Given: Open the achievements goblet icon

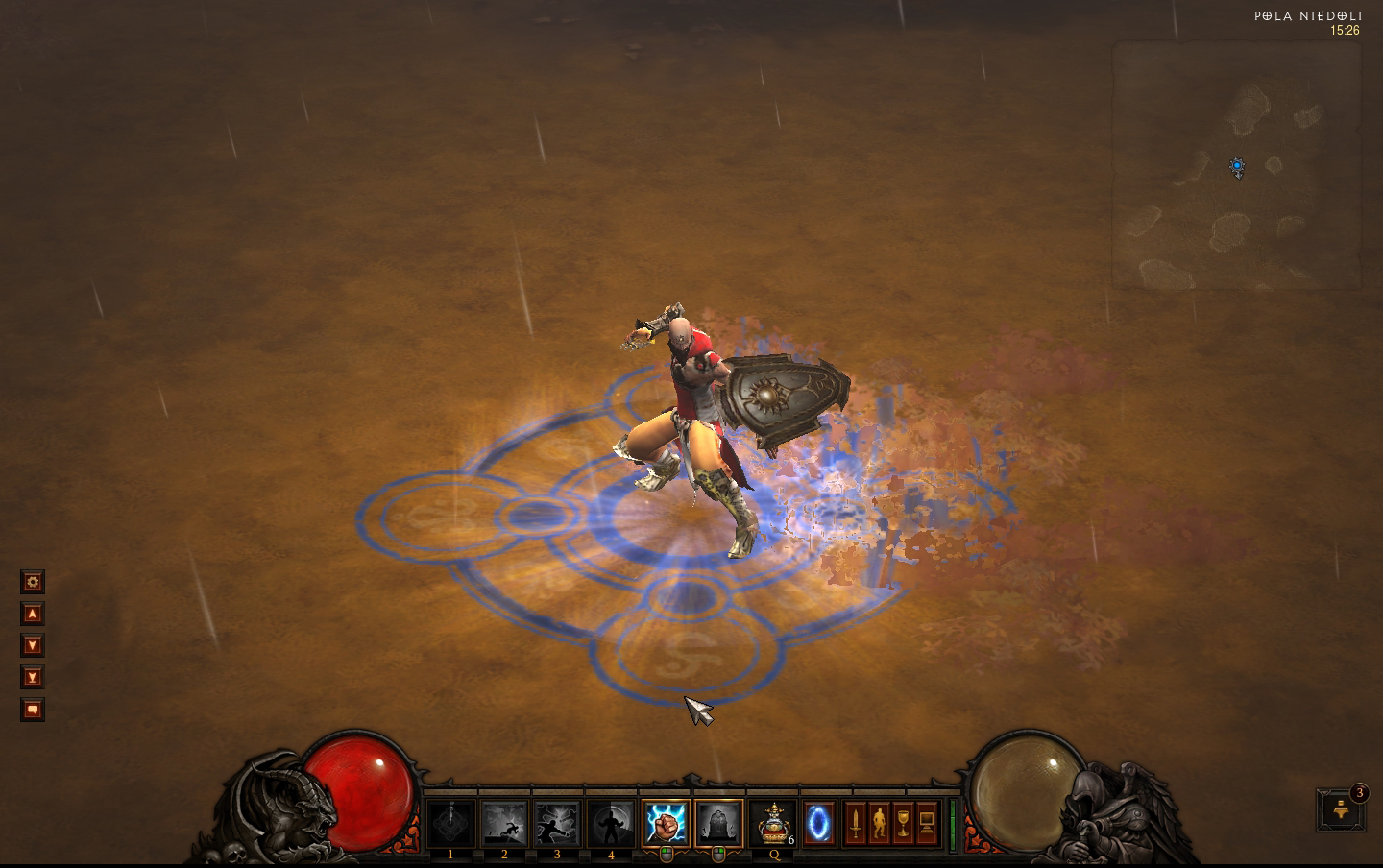Looking at the screenshot, I should click(903, 824).
